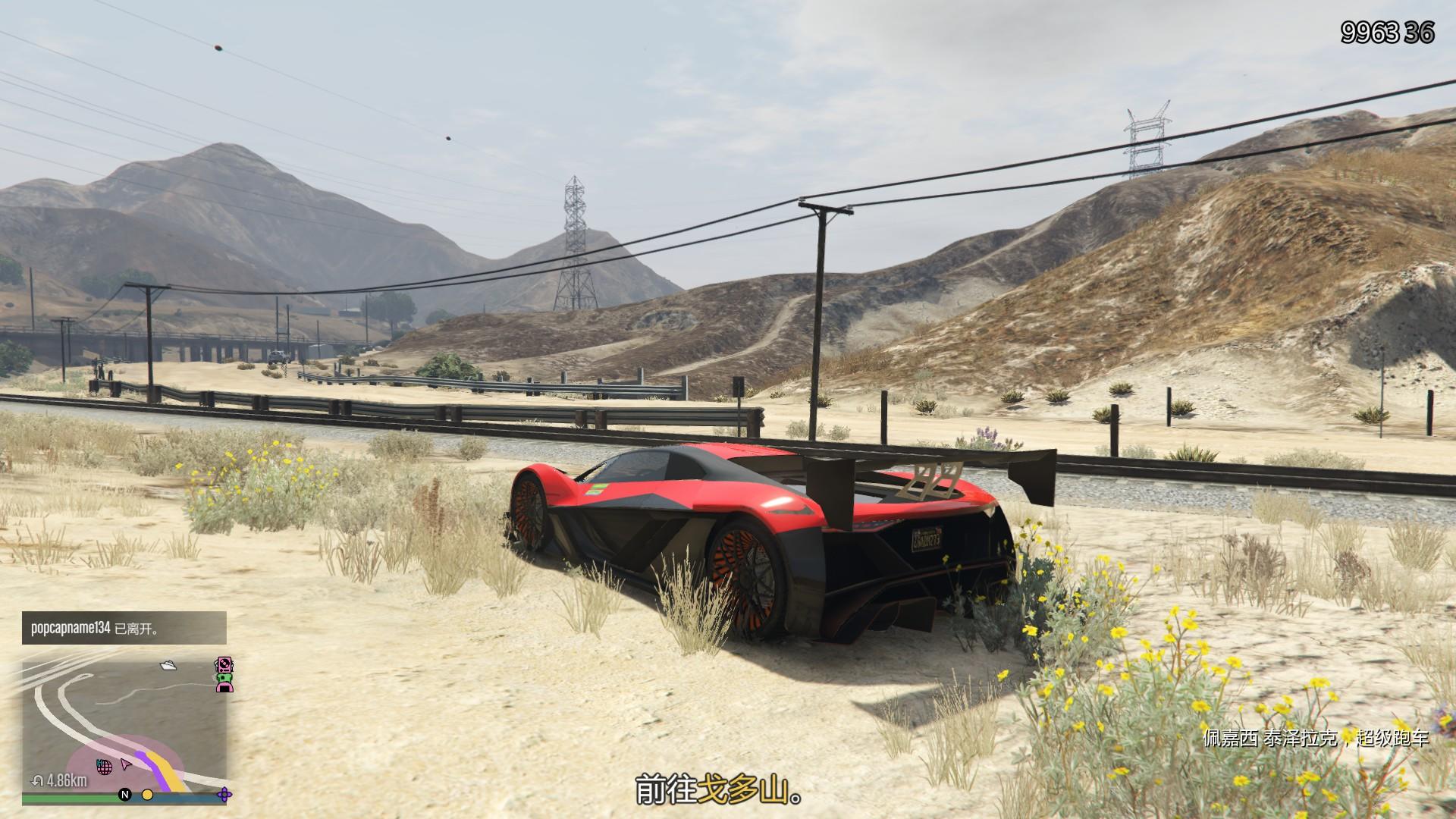Select the 4.86km distance label

point(65,780)
